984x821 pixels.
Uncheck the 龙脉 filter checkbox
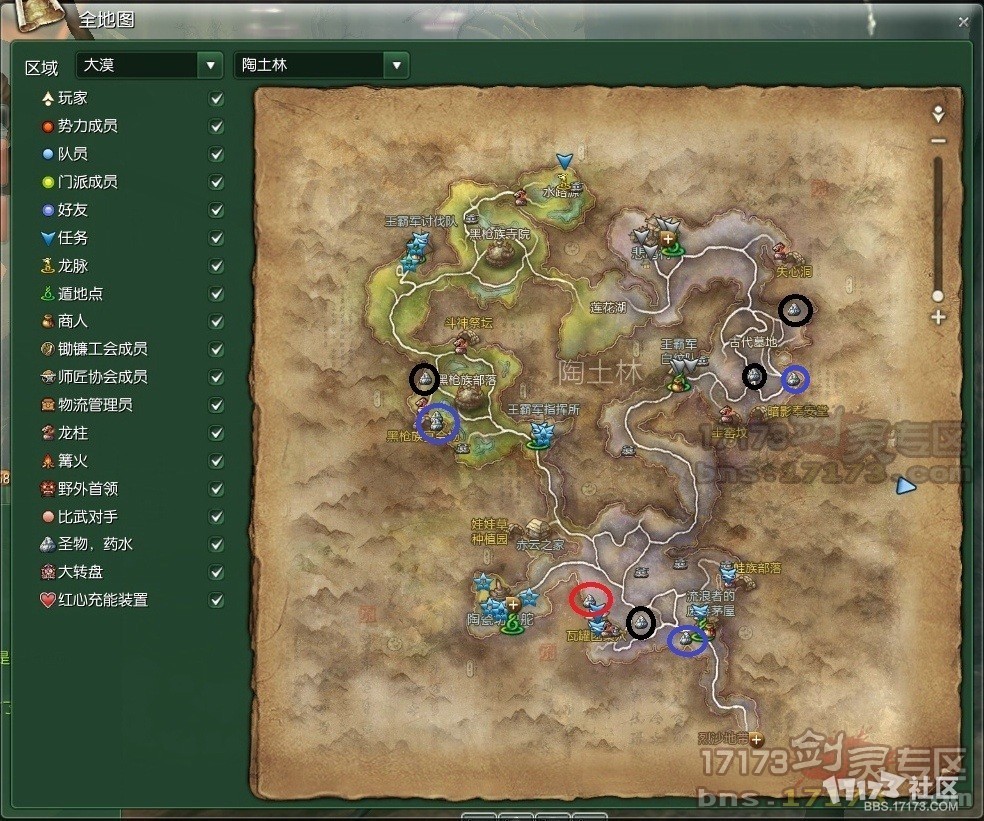[216, 267]
